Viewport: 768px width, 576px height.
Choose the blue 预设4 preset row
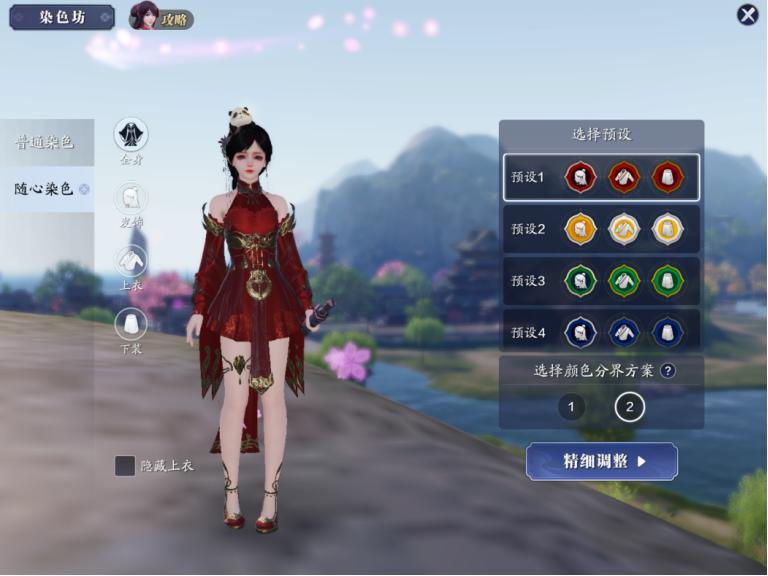point(601,332)
